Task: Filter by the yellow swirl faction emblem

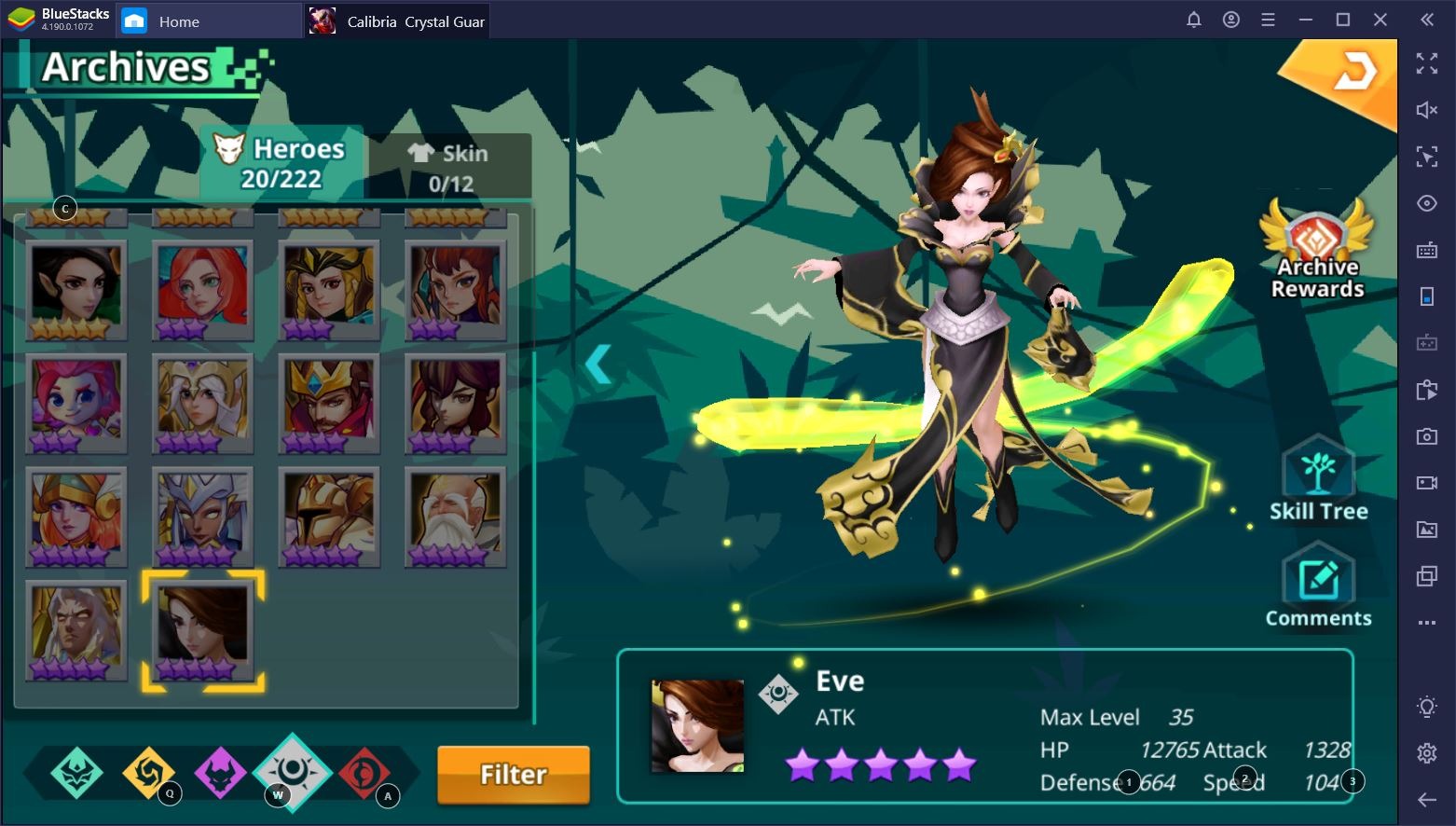Action: [x=148, y=773]
